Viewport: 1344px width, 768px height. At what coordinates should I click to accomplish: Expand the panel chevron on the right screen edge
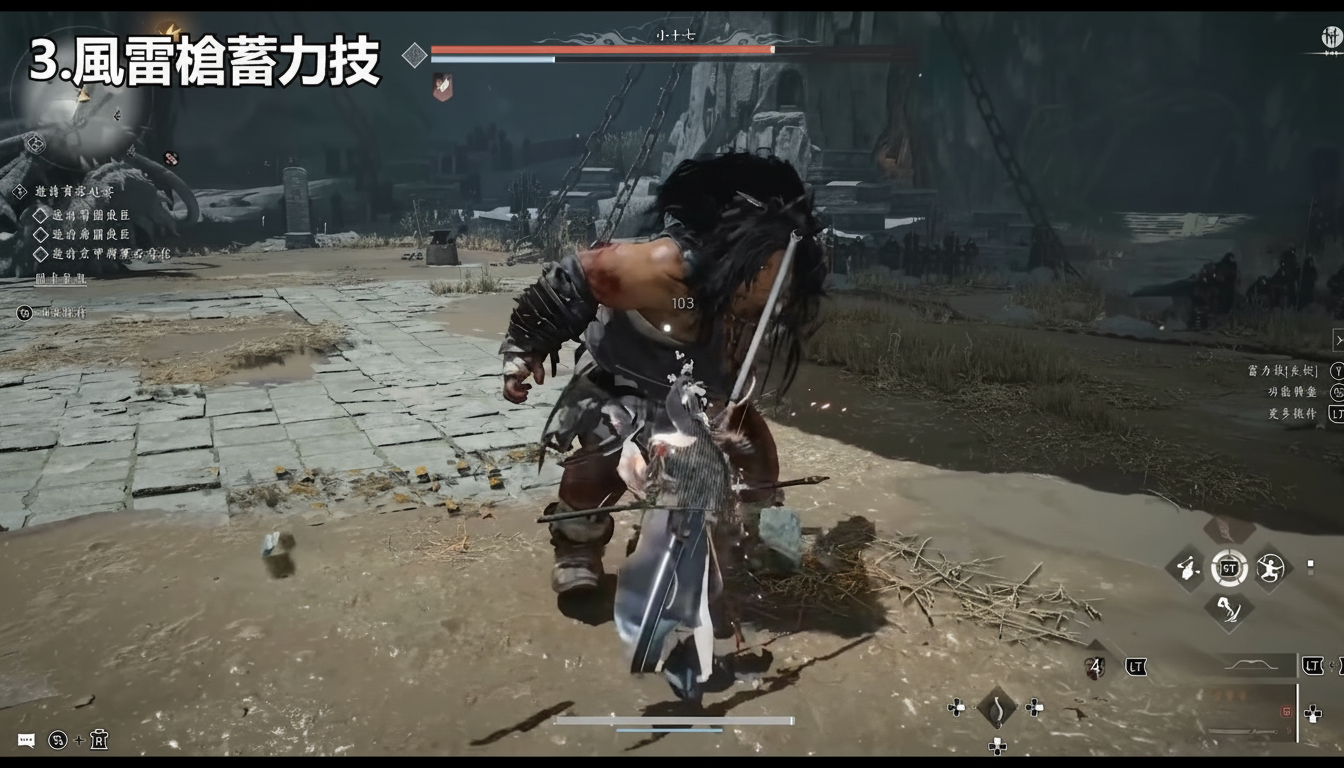(1339, 340)
